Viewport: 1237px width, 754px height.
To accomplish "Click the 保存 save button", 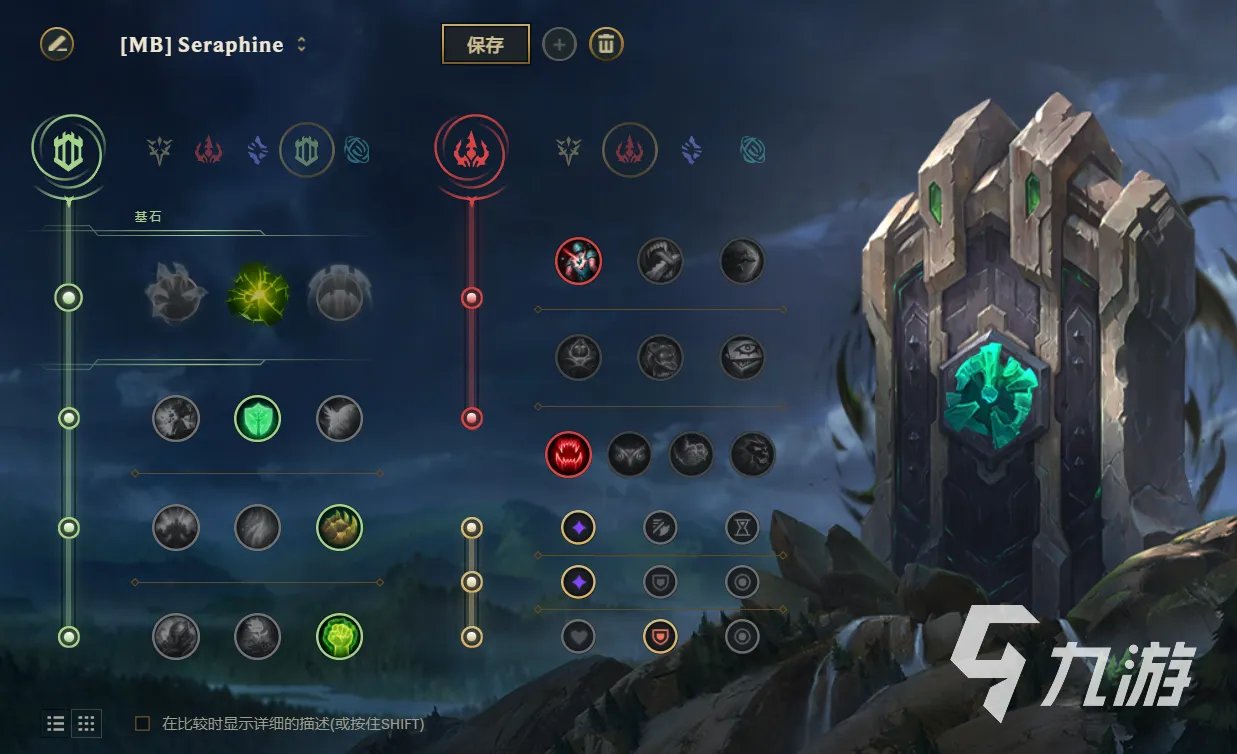I will (485, 44).
